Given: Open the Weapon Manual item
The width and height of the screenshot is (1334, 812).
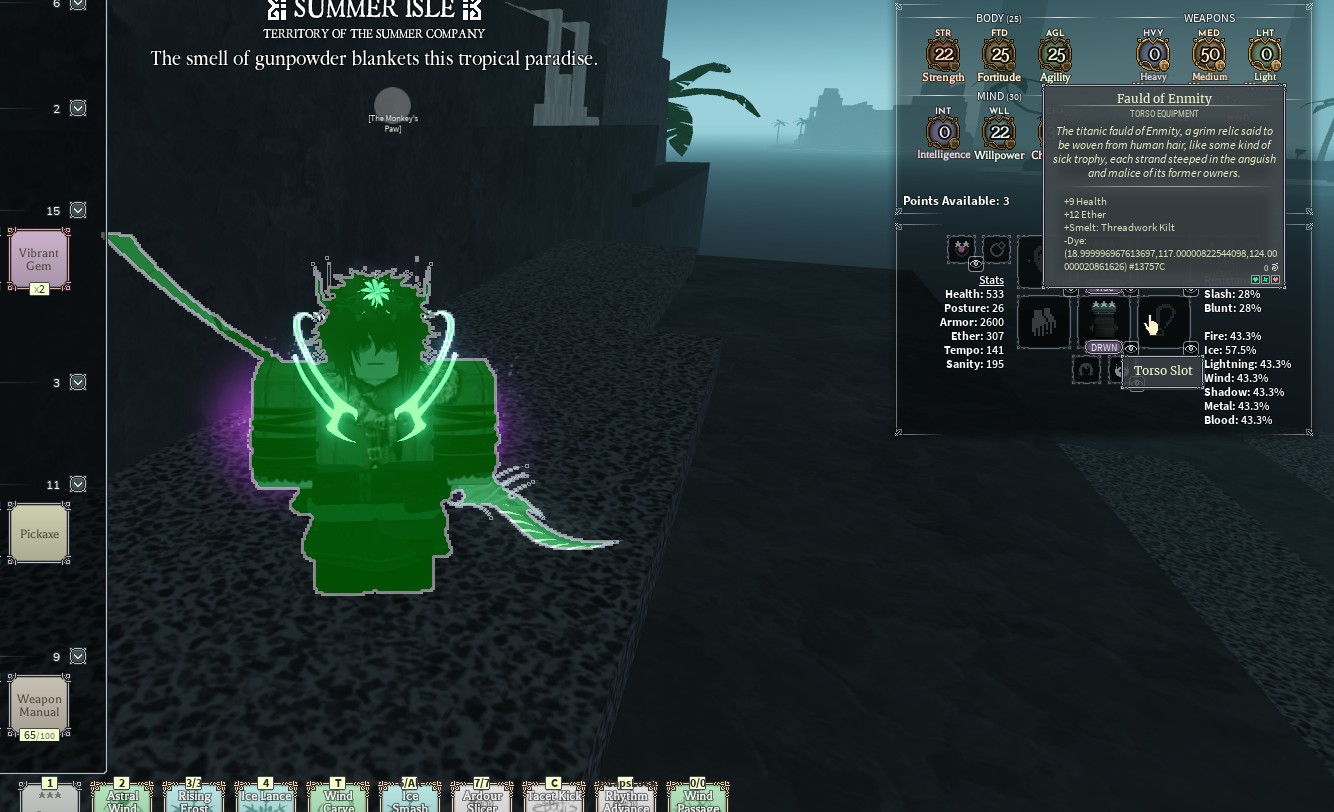Looking at the screenshot, I should coord(39,705).
